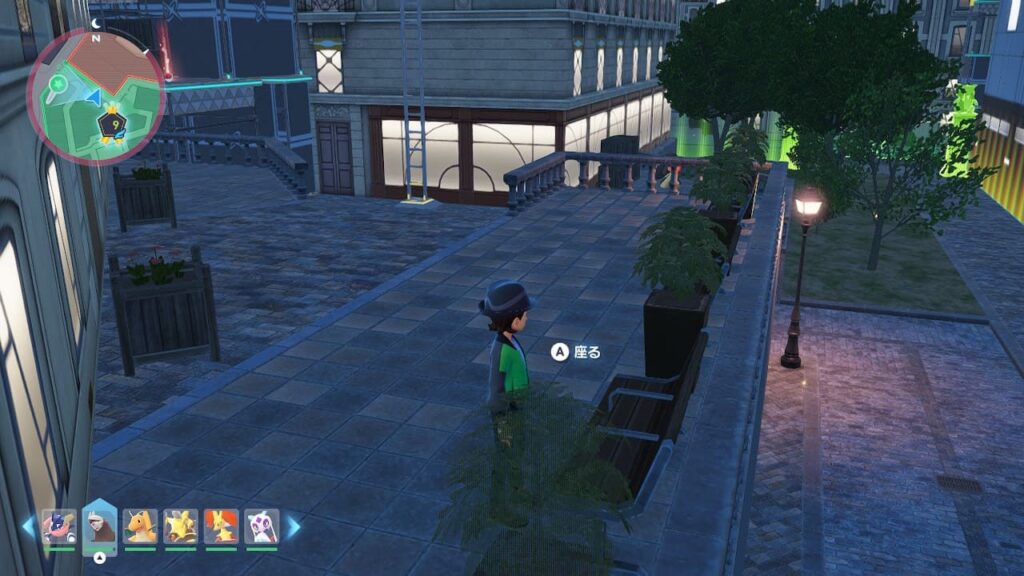1024x576 pixels.
Task: Select the pentagon marker numbered 9 on minimap
Action: pos(111,124)
